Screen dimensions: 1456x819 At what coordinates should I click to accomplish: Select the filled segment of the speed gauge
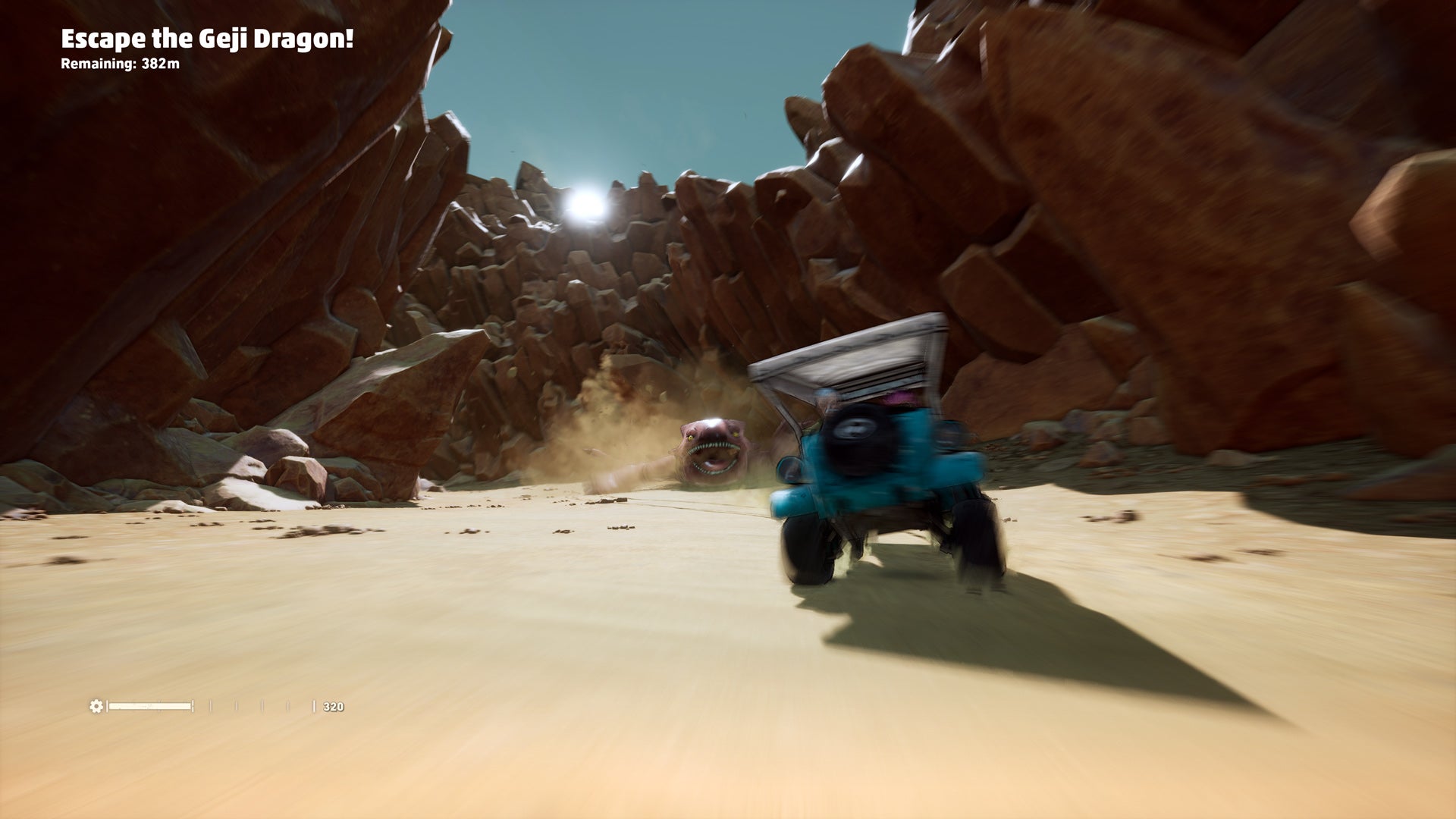tap(149, 705)
